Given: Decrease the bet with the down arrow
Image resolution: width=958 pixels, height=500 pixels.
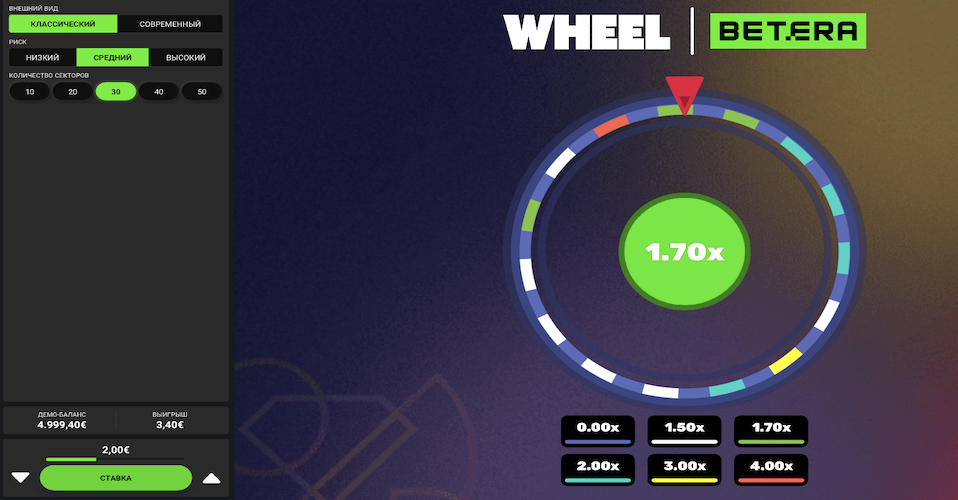Looking at the screenshot, I should pyautogui.click(x=20, y=477).
